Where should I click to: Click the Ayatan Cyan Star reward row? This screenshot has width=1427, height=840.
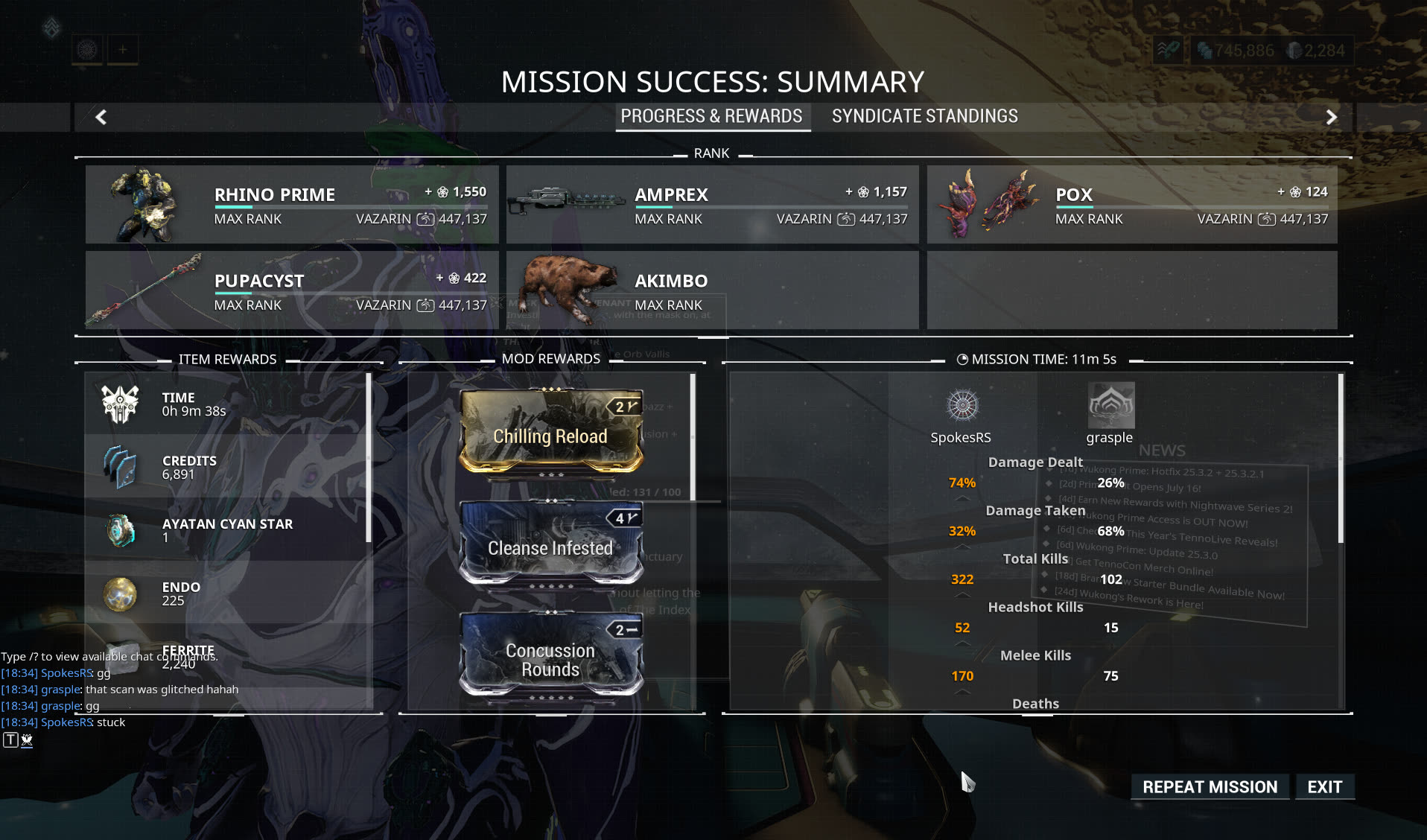click(x=227, y=530)
